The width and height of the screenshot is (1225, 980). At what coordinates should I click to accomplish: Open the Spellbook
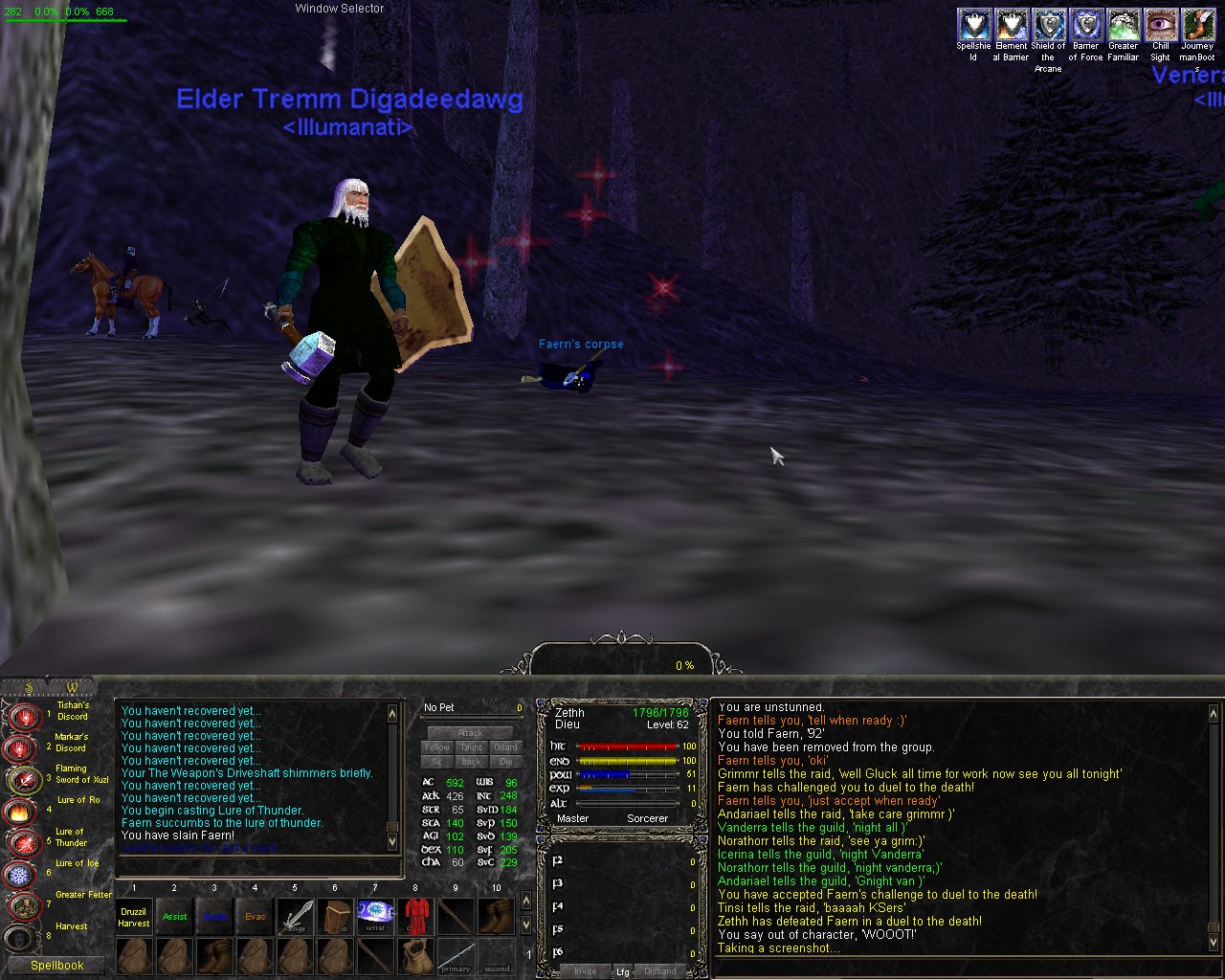[56, 966]
